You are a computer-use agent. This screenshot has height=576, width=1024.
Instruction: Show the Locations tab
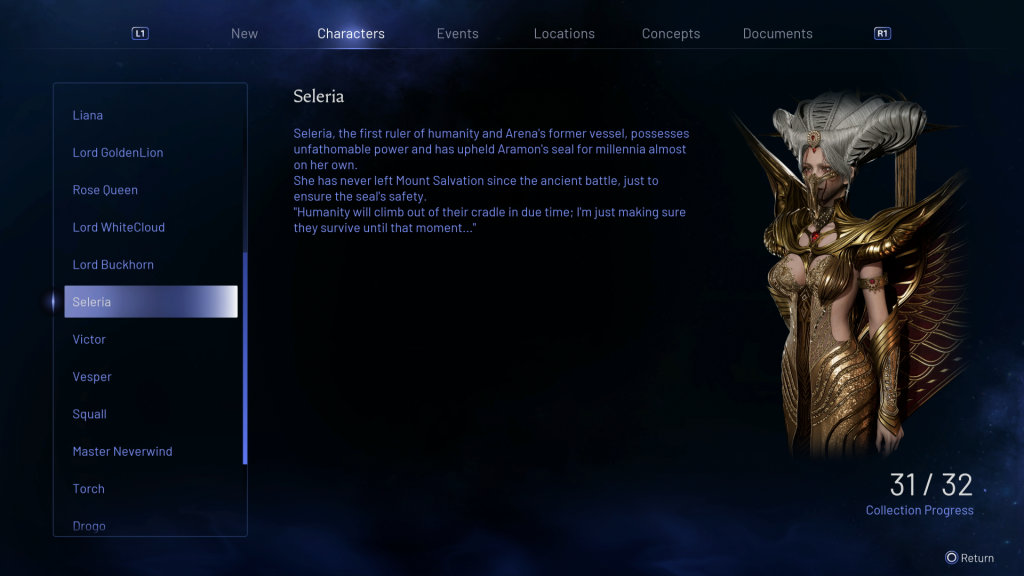564,34
